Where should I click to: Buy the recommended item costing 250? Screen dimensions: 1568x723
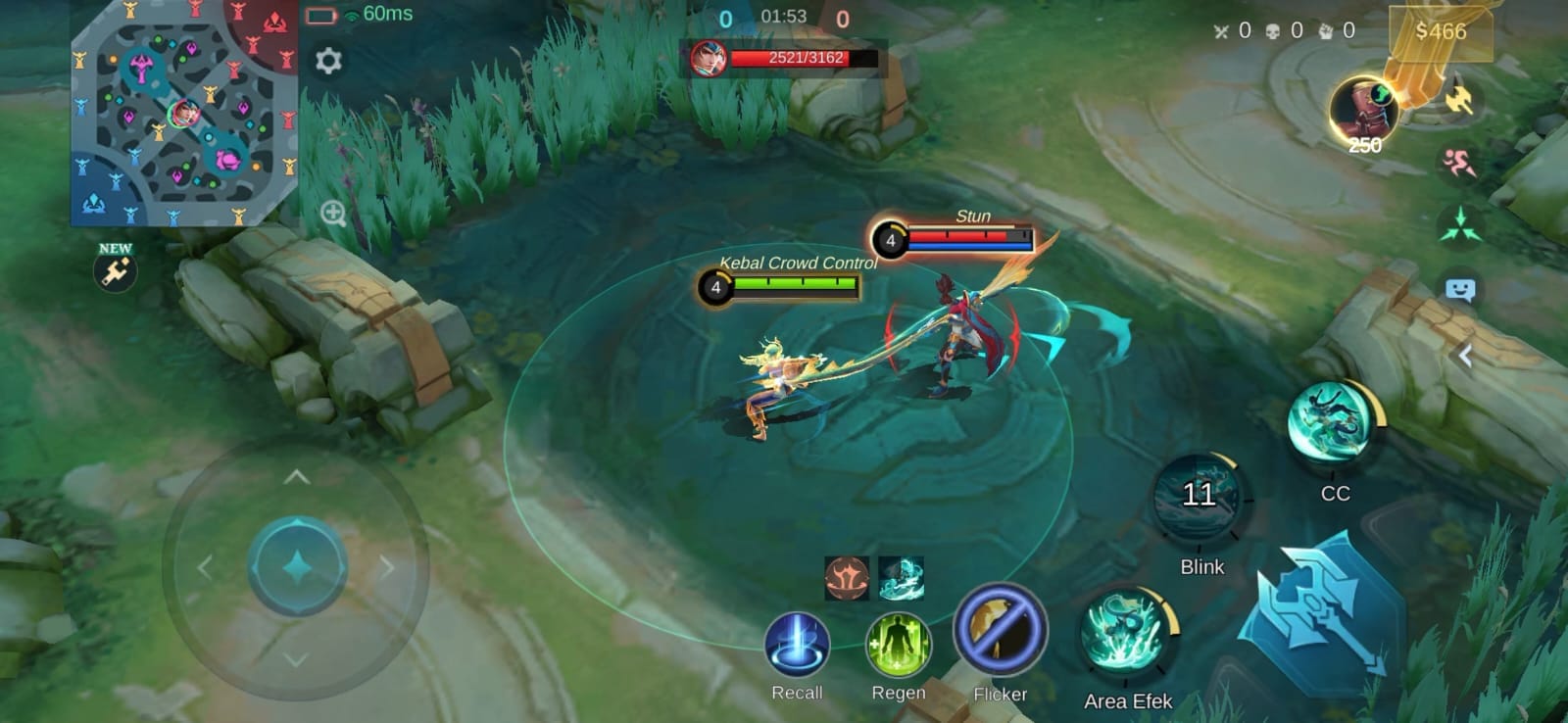1363,111
